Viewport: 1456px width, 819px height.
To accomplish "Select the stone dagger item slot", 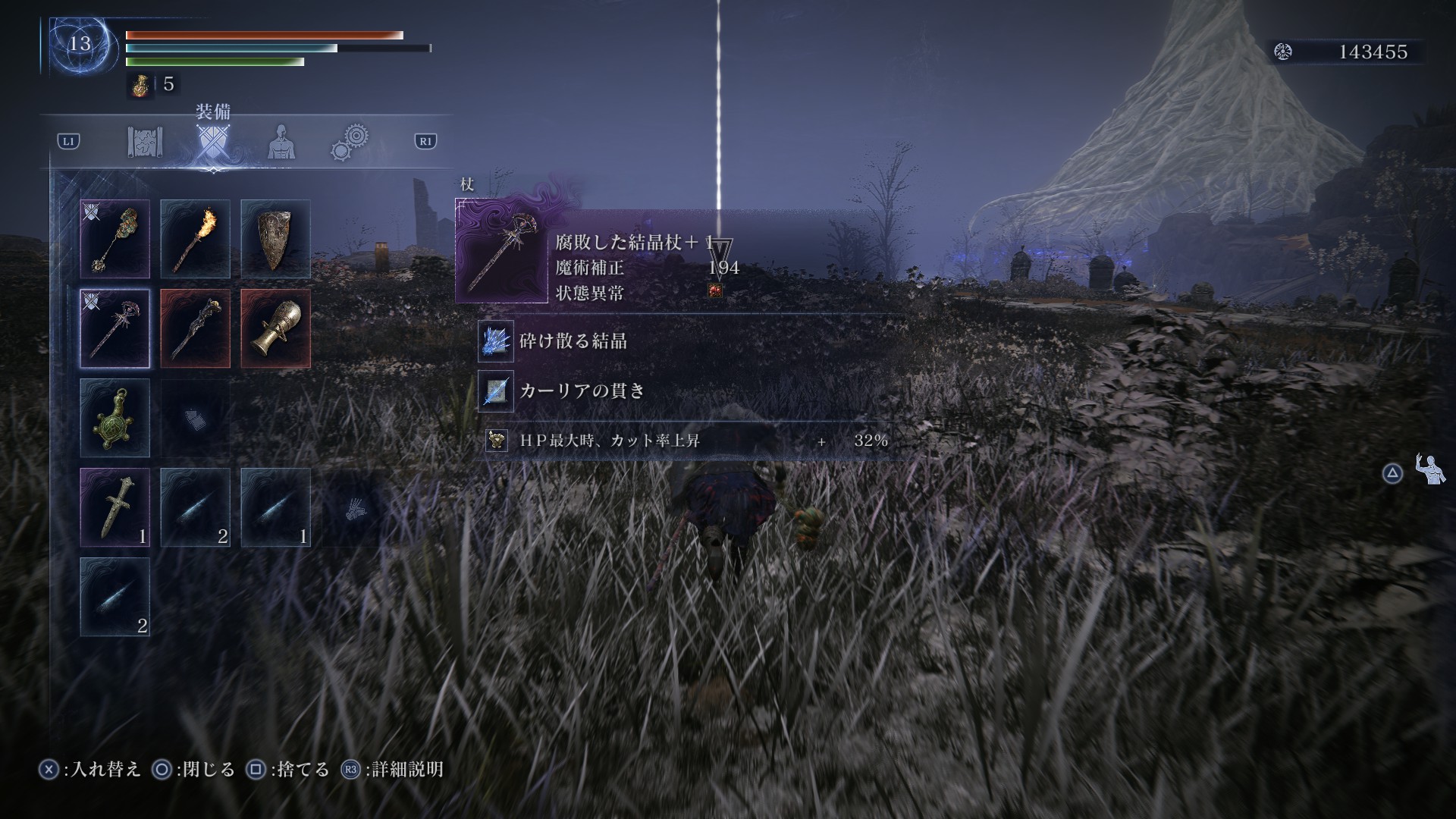I will point(115,507).
